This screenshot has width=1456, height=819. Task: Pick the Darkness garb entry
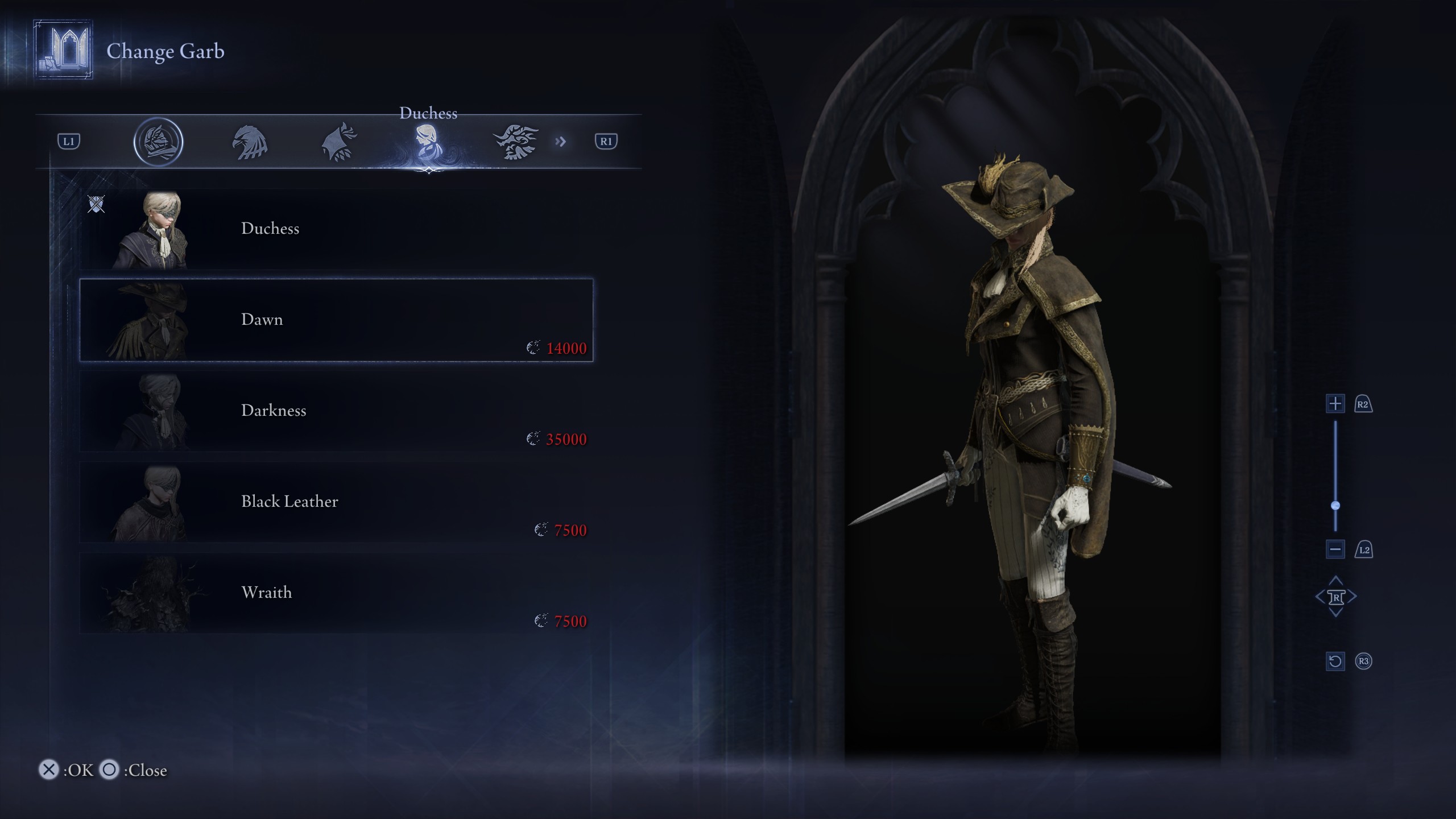[x=336, y=411]
